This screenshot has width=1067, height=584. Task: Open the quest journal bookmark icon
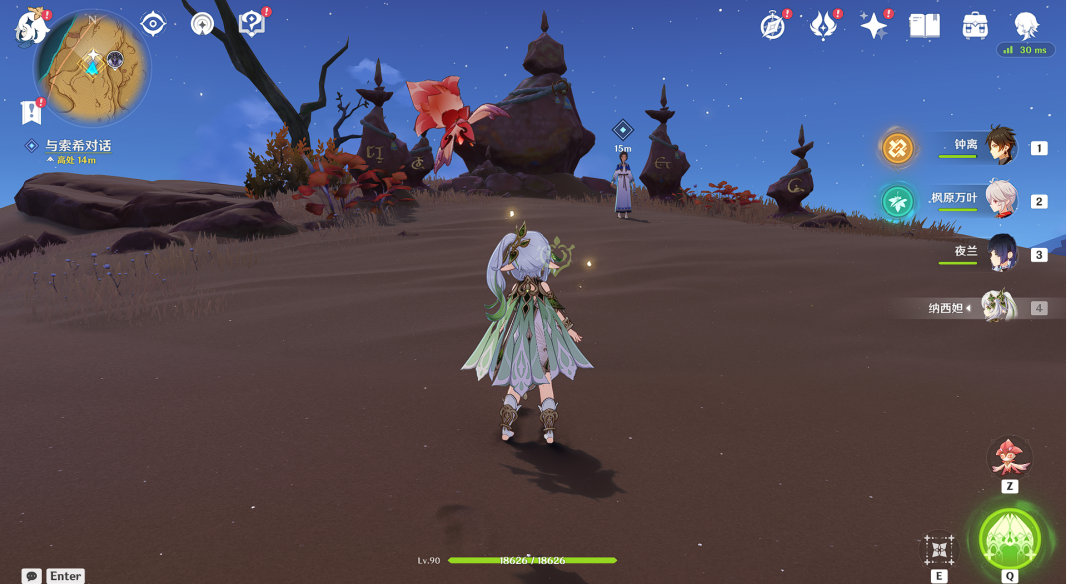30,111
